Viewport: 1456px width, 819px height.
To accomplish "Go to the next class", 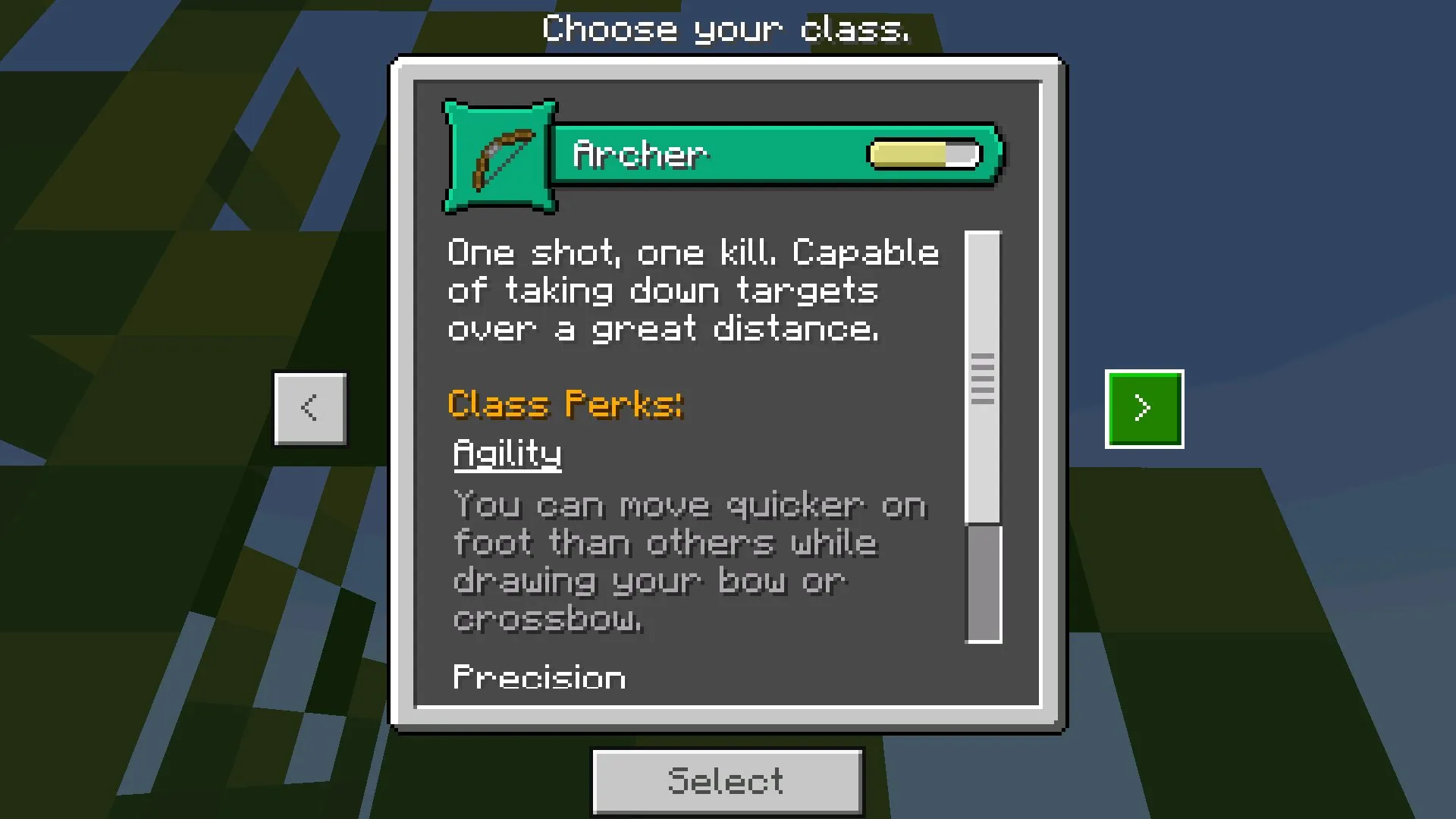I will (1144, 409).
